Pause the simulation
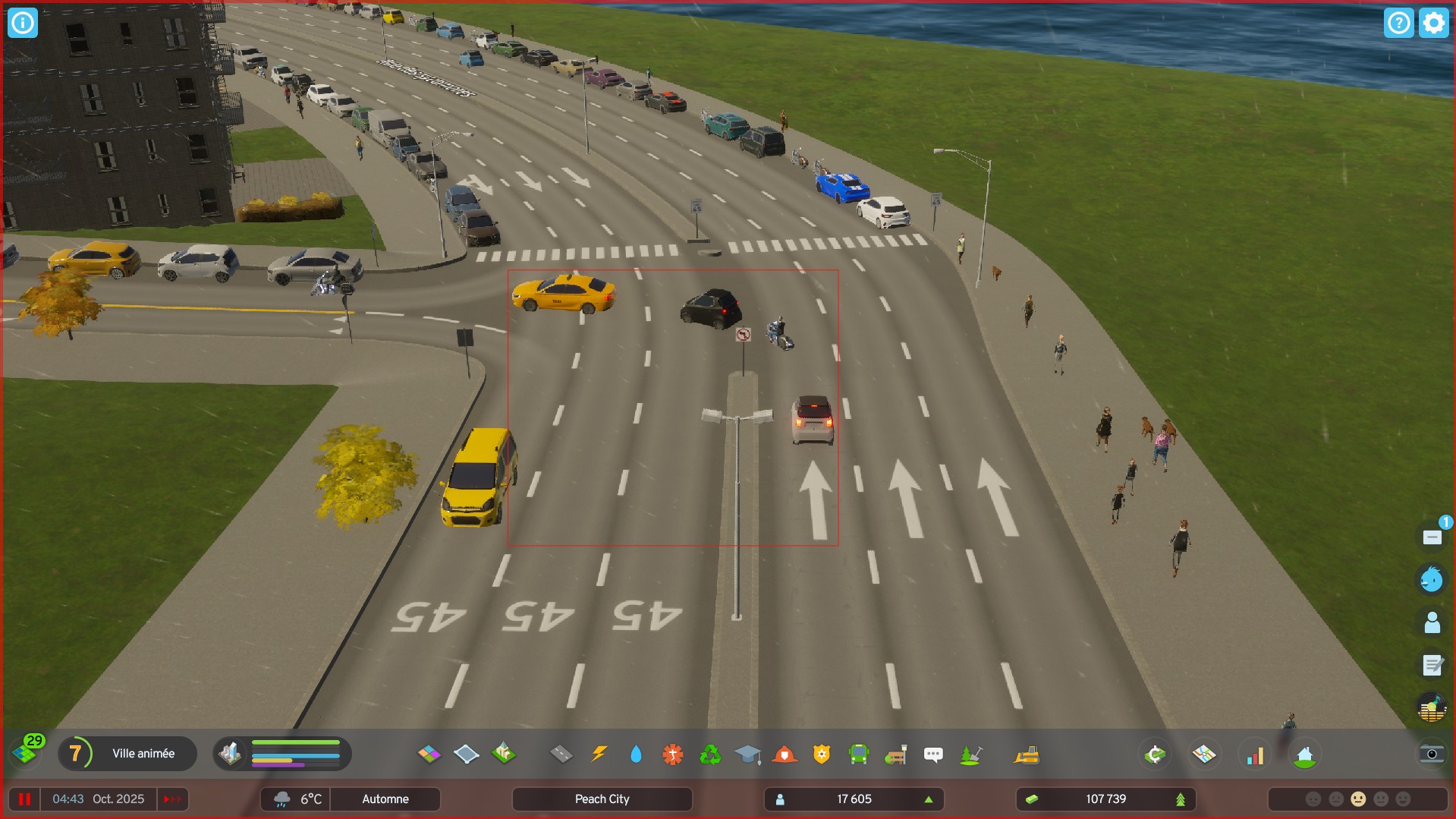 (x=25, y=798)
